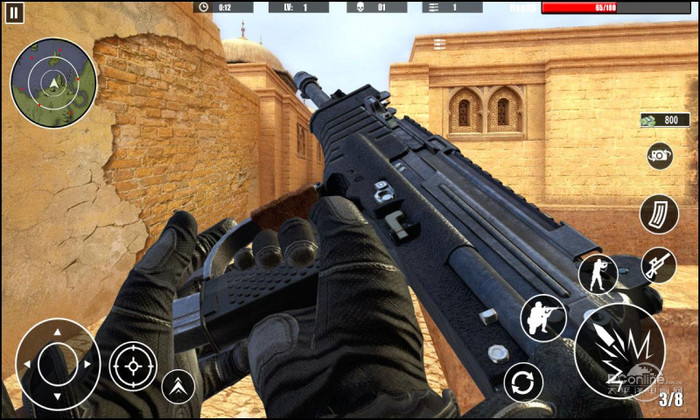The image size is (700, 420).
Task: Tap the ammo magazine button
Action: (658, 214)
